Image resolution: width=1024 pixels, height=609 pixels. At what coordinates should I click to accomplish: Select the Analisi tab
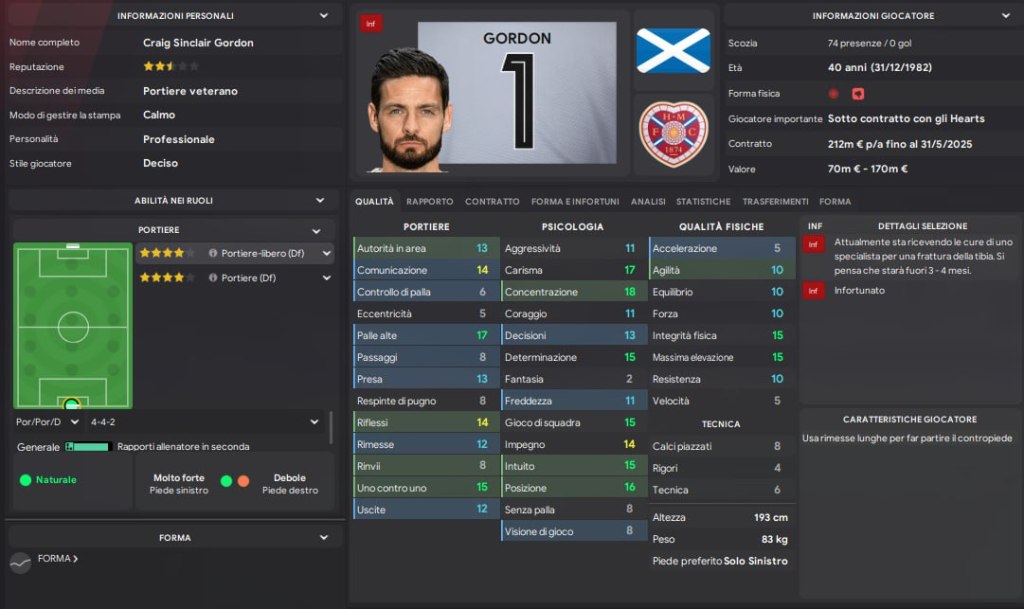(x=648, y=201)
